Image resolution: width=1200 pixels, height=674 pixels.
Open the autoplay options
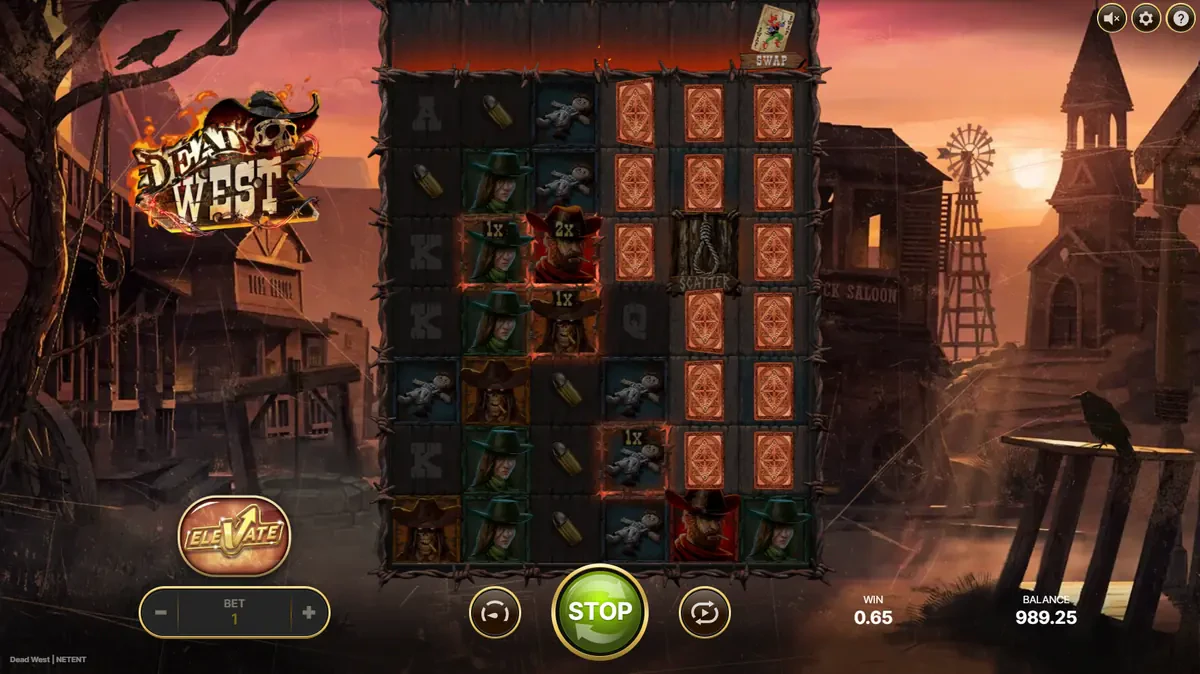pos(705,612)
